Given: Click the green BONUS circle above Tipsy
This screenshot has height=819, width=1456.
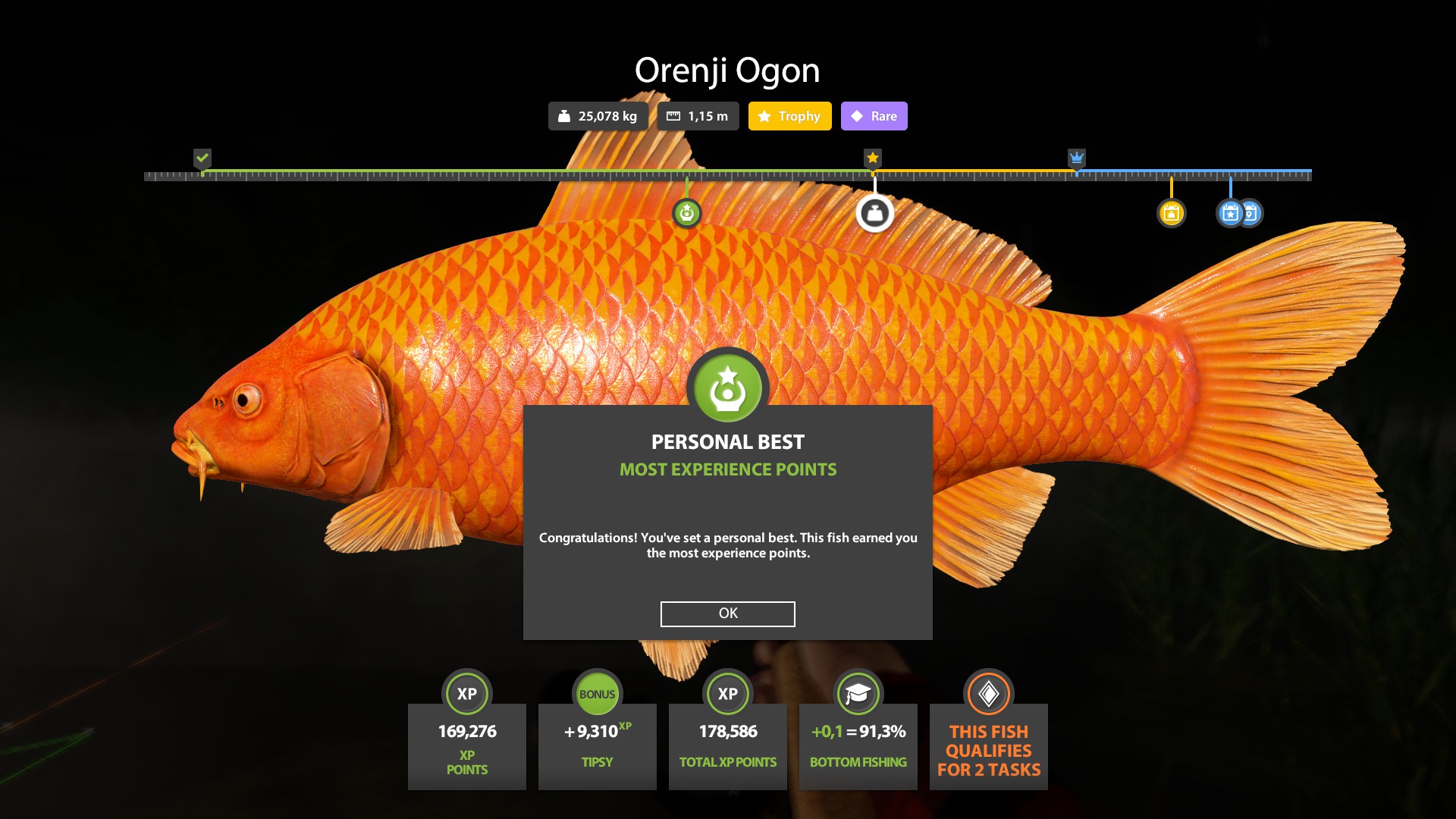Looking at the screenshot, I should click(597, 693).
